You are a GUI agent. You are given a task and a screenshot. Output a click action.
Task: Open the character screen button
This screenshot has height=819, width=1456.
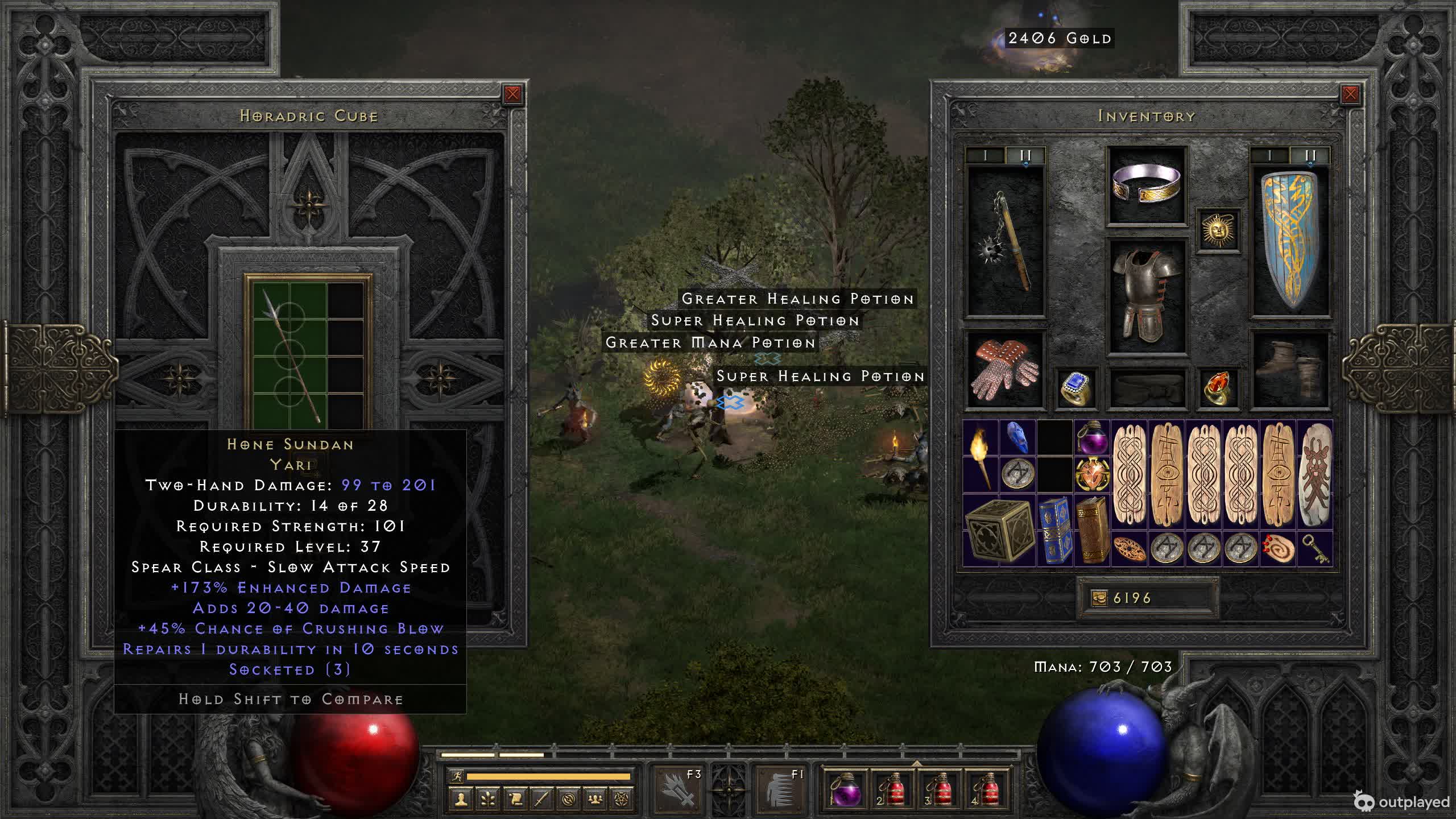461,799
